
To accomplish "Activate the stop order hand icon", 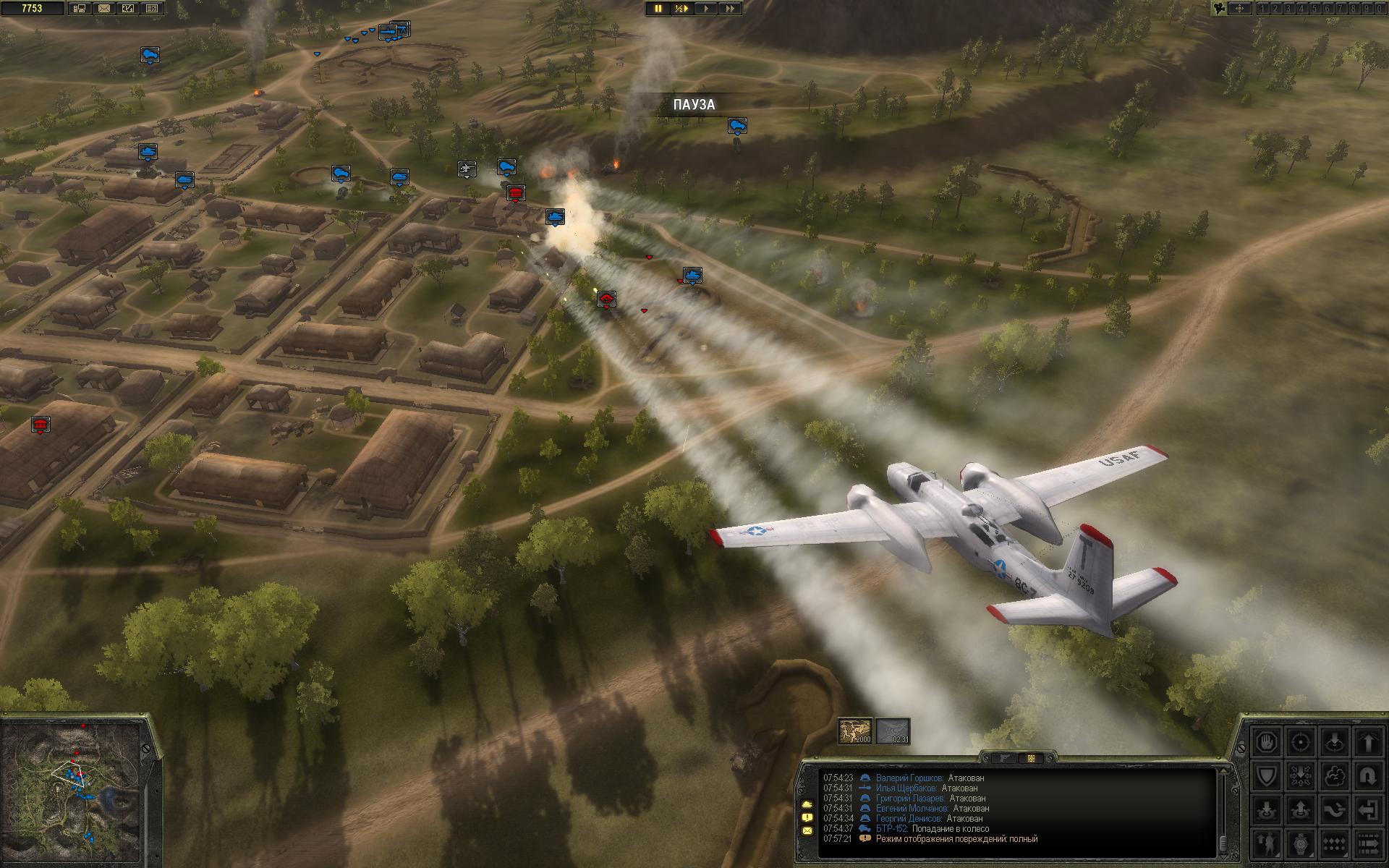I will (1267, 741).
